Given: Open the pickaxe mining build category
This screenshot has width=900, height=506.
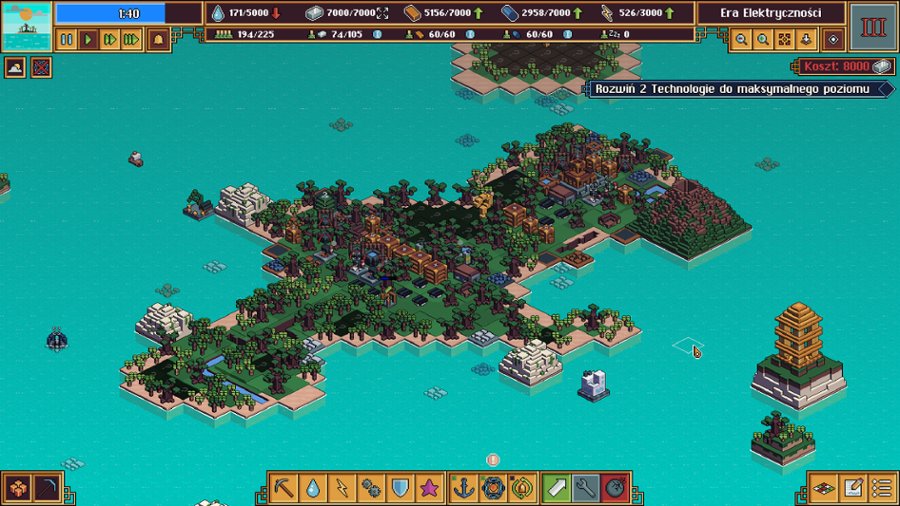Looking at the screenshot, I should 284,488.
